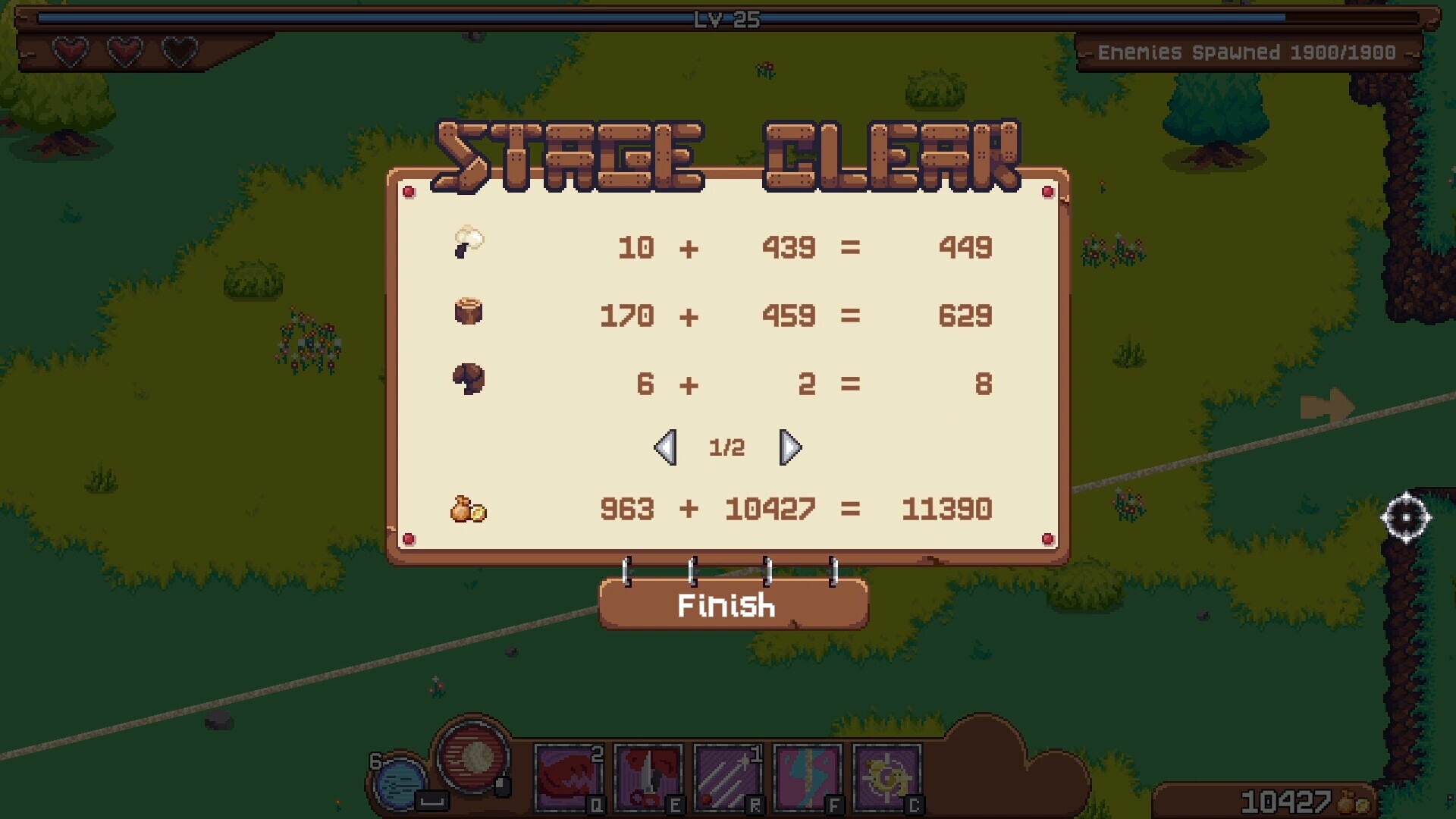Image resolution: width=1456 pixels, height=819 pixels.
Task: Open the next rewards page
Action: (x=790, y=447)
